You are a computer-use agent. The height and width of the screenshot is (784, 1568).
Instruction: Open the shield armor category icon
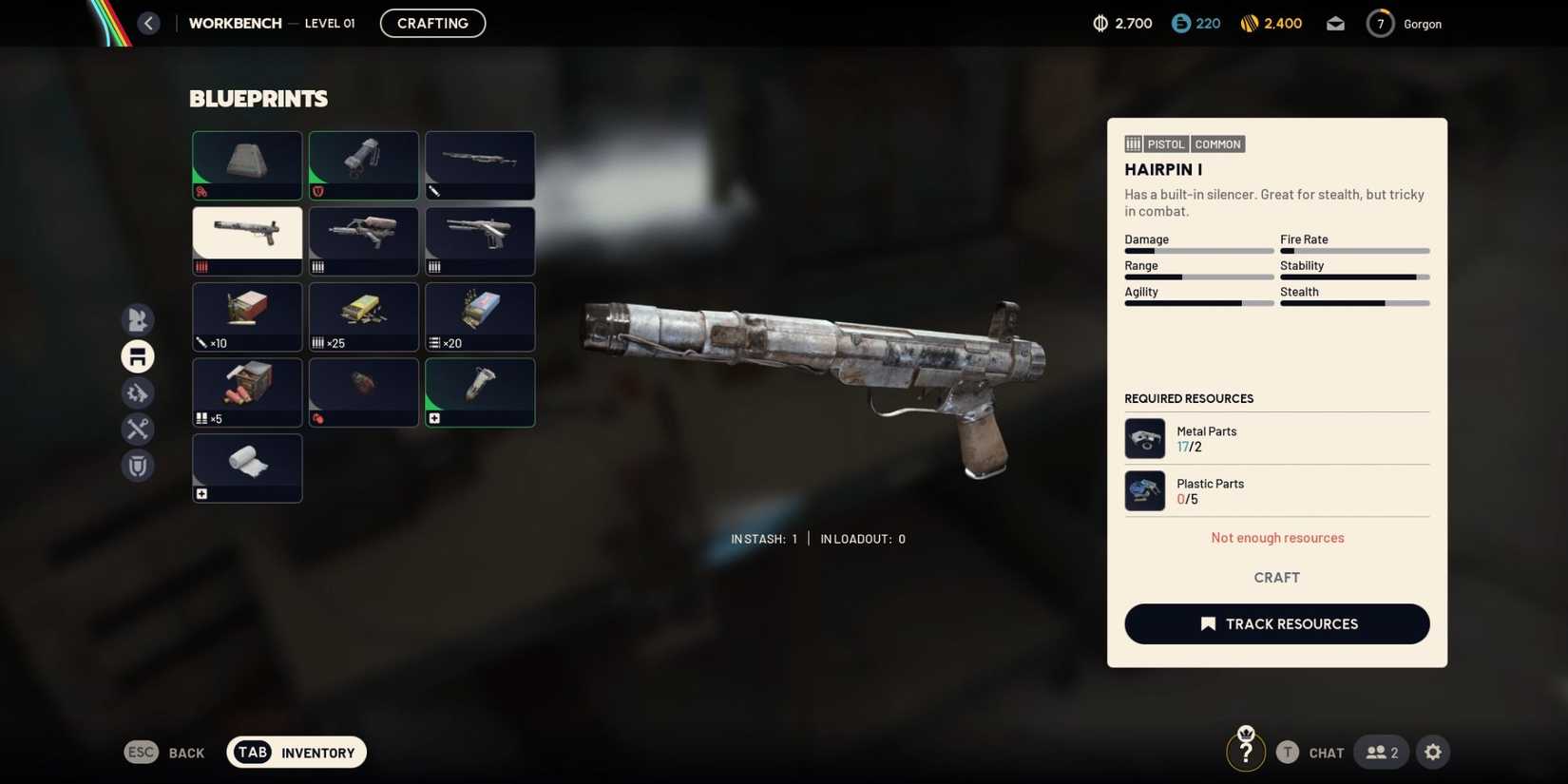(x=137, y=466)
